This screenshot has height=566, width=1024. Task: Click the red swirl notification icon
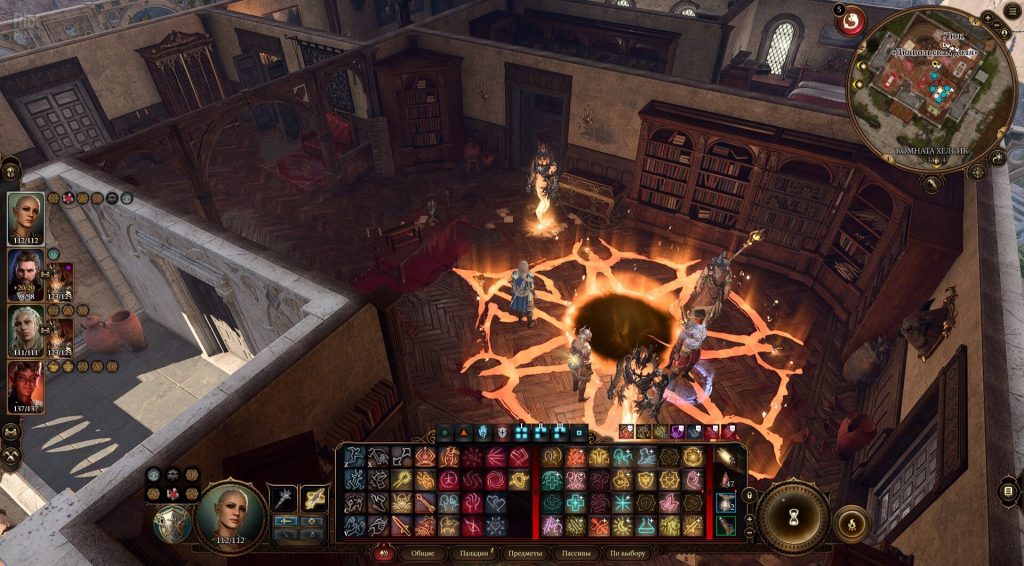(x=851, y=21)
